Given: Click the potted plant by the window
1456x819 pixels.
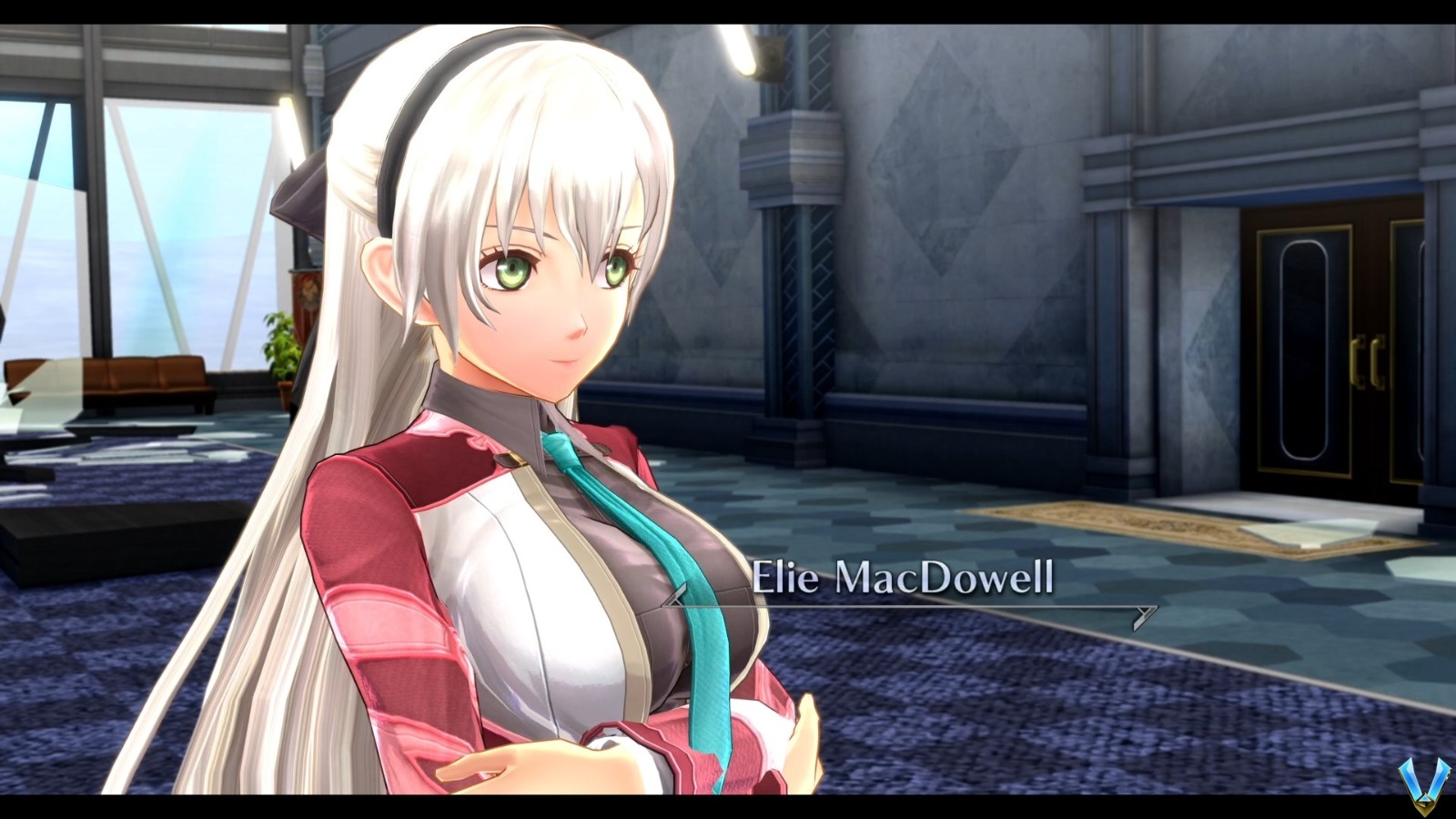Looking at the screenshot, I should (x=280, y=346).
